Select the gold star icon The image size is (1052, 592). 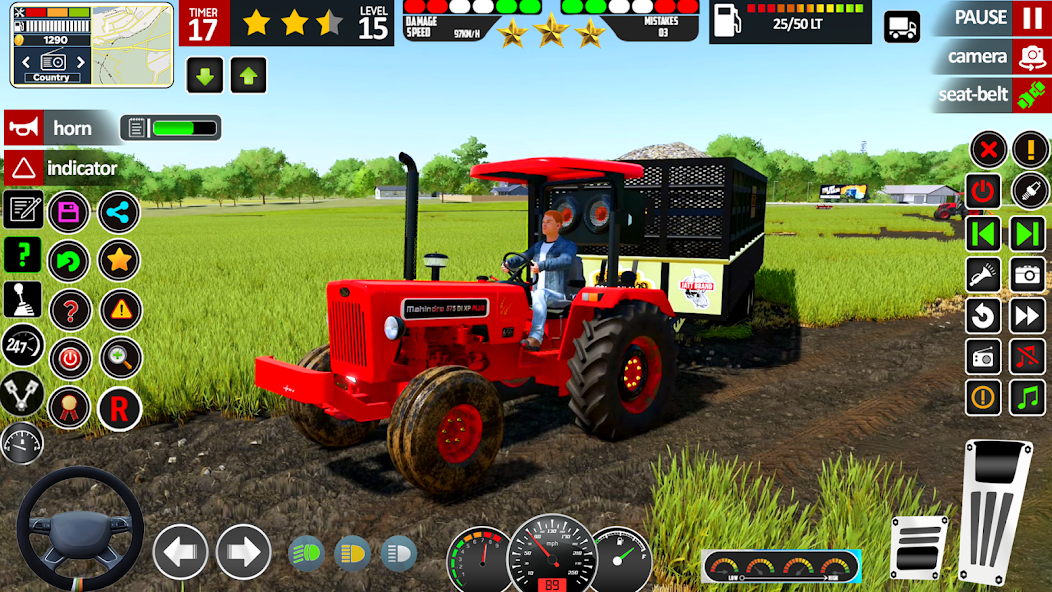coord(119,260)
